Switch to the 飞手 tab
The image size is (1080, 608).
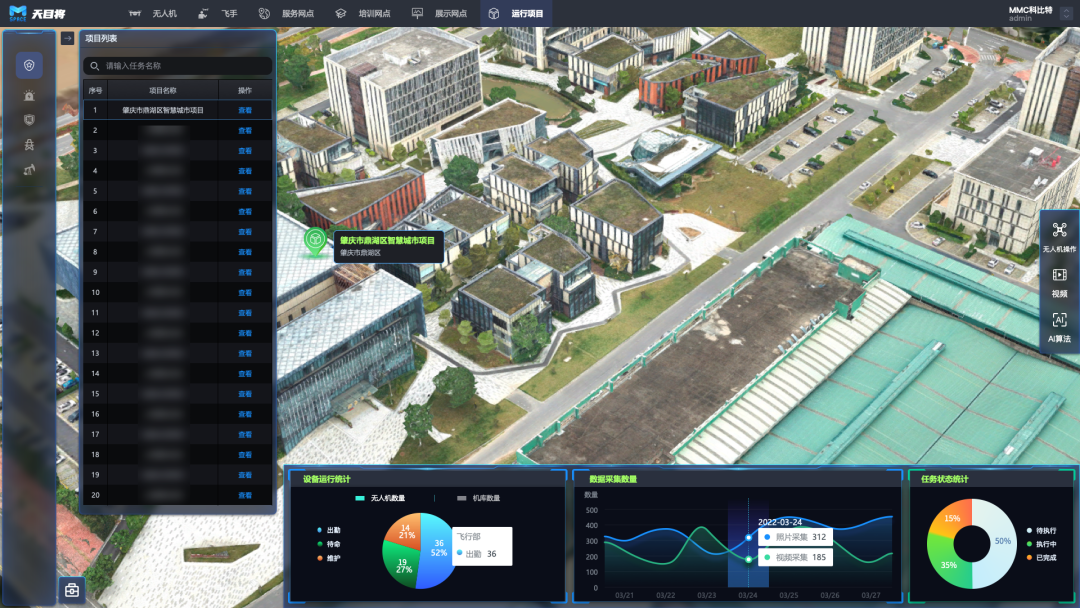[x=219, y=14]
